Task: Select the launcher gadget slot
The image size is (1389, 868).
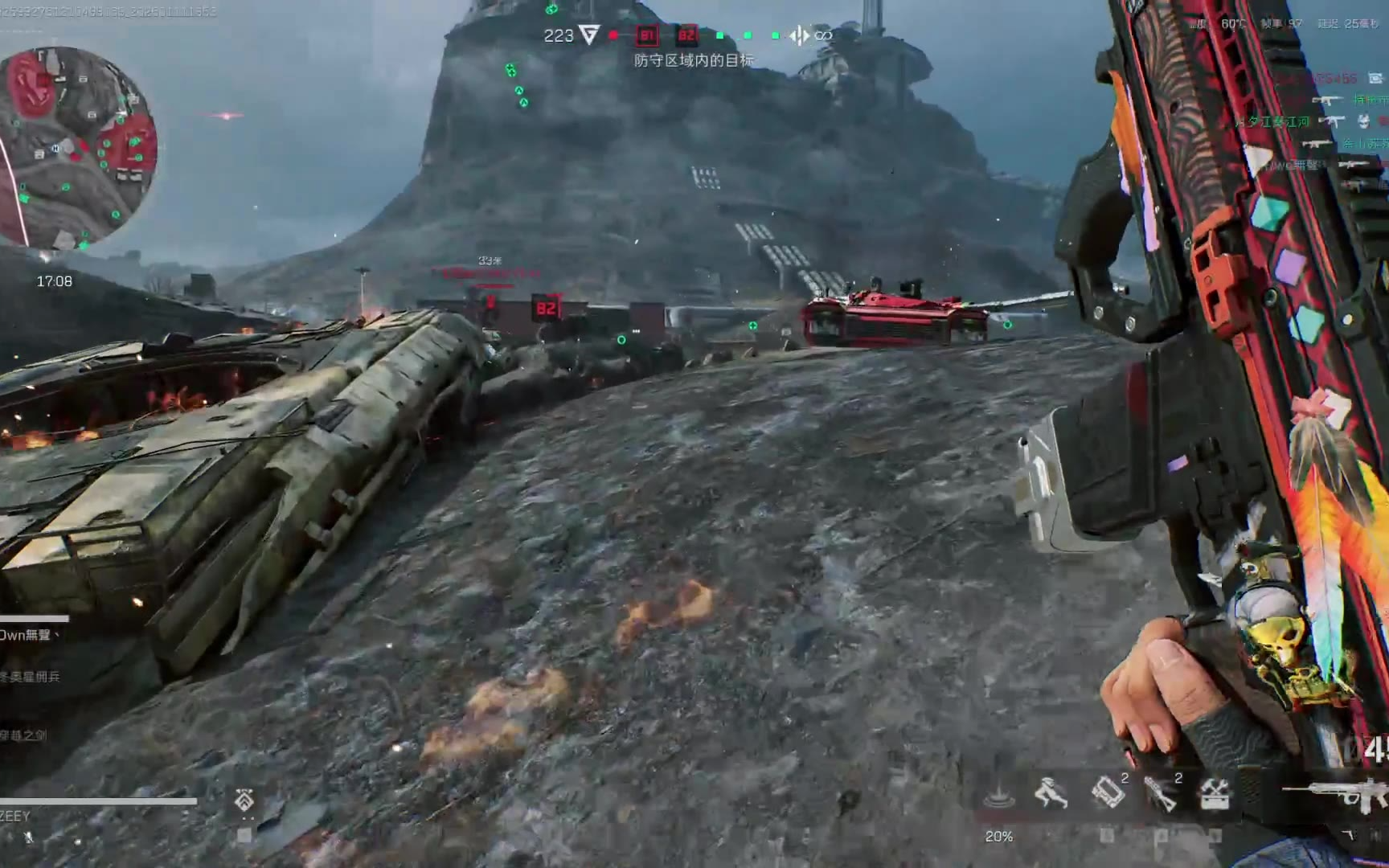Action: 1161,793
